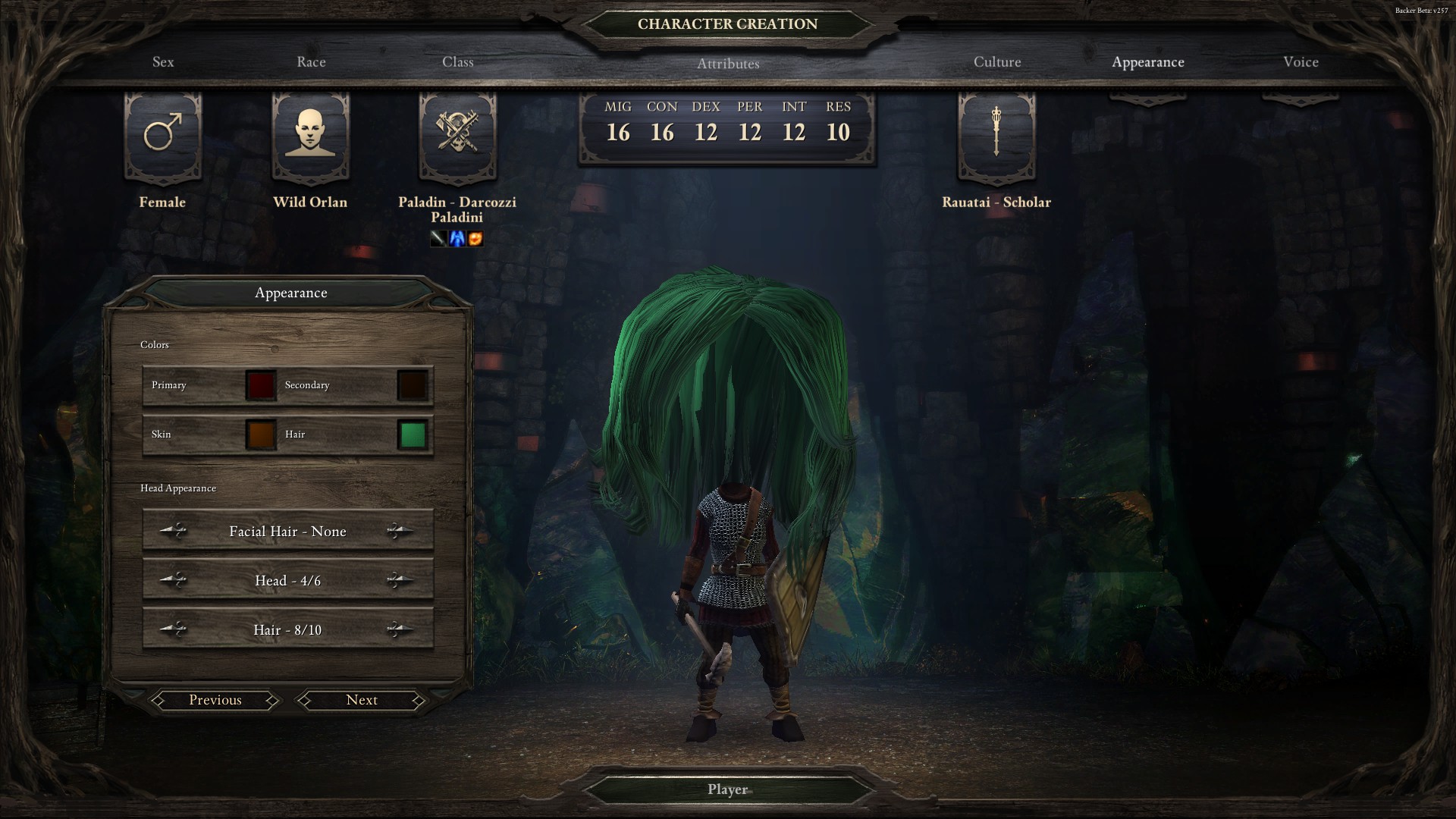
Task: Switch to the previous Head option
Action: [174, 580]
